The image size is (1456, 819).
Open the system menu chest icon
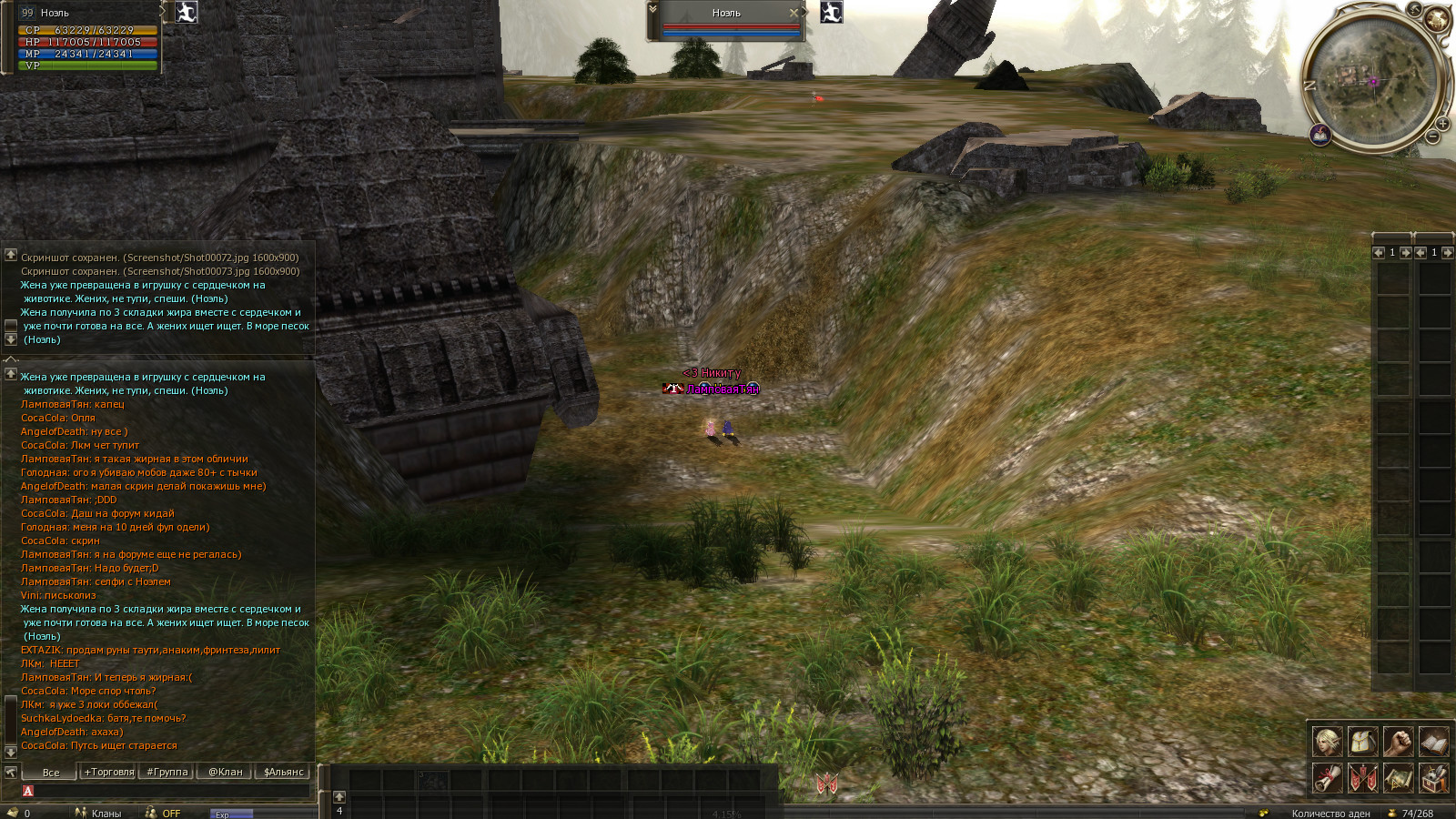click(1433, 778)
